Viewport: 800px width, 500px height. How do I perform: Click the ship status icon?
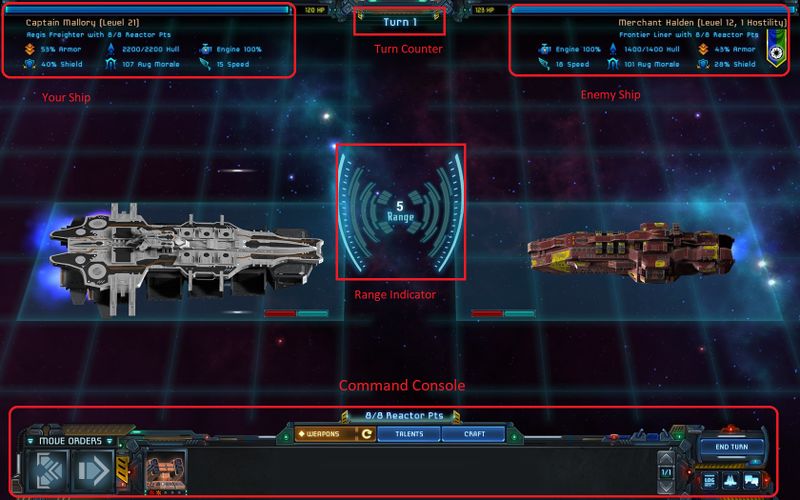(x=731, y=480)
